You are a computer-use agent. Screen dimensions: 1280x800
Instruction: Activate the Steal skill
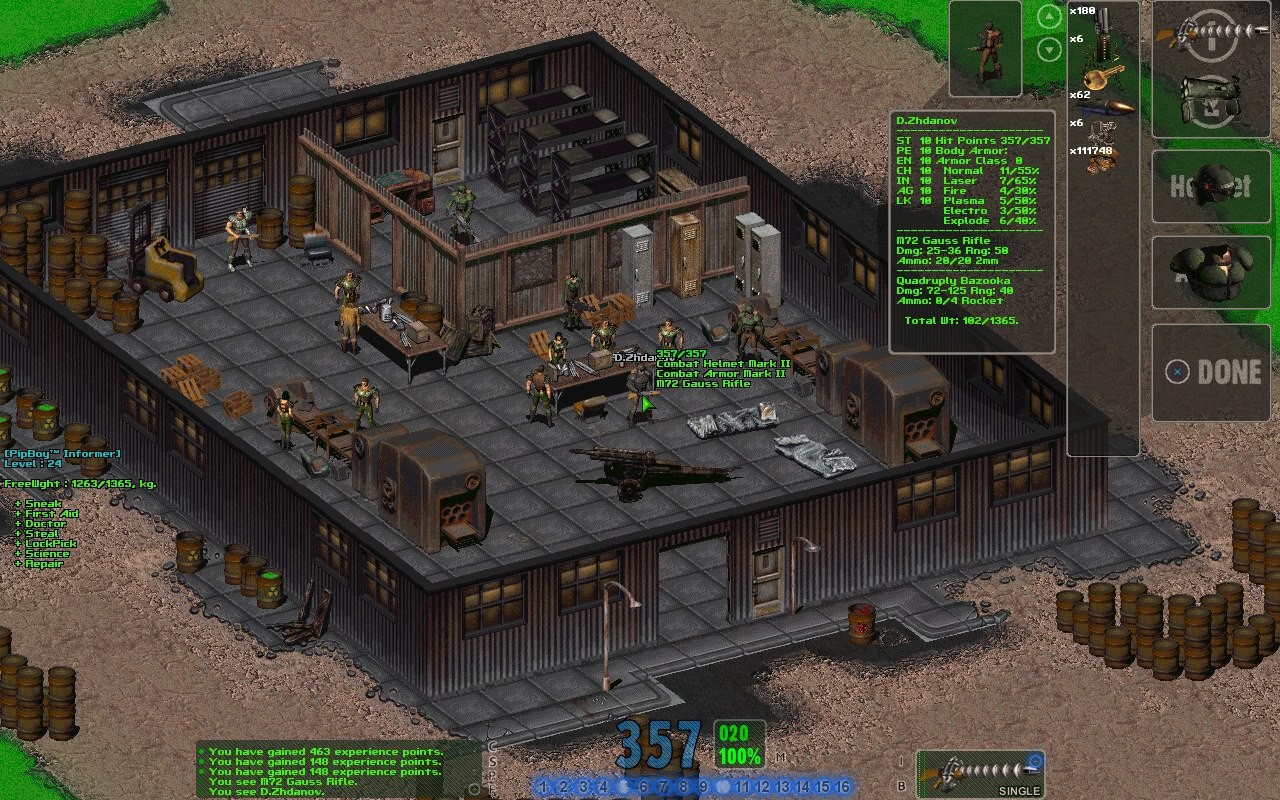pyautogui.click(x=42, y=534)
